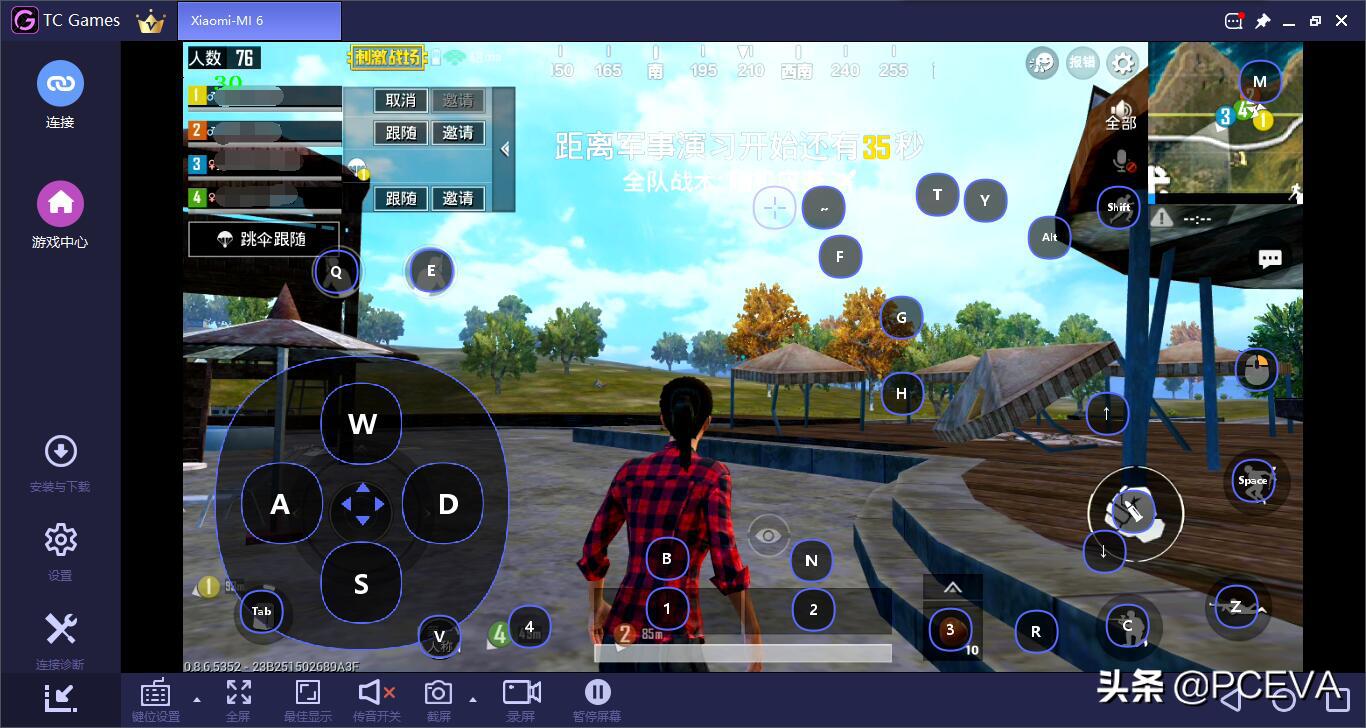
Task: Open 游戏中心 game center
Action: (x=60, y=215)
